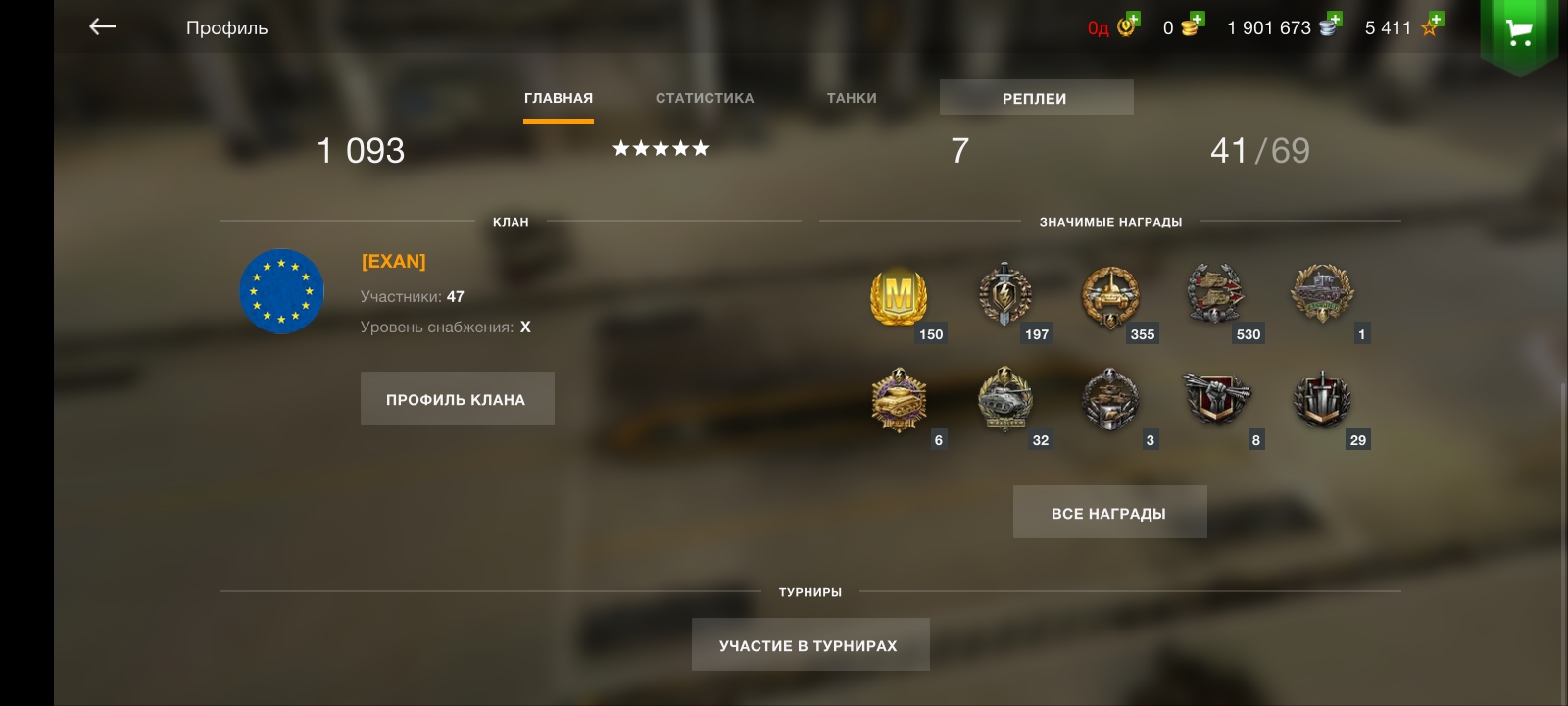Select the EU flag clan emblem
The height and width of the screenshot is (706, 1568).
tap(281, 291)
